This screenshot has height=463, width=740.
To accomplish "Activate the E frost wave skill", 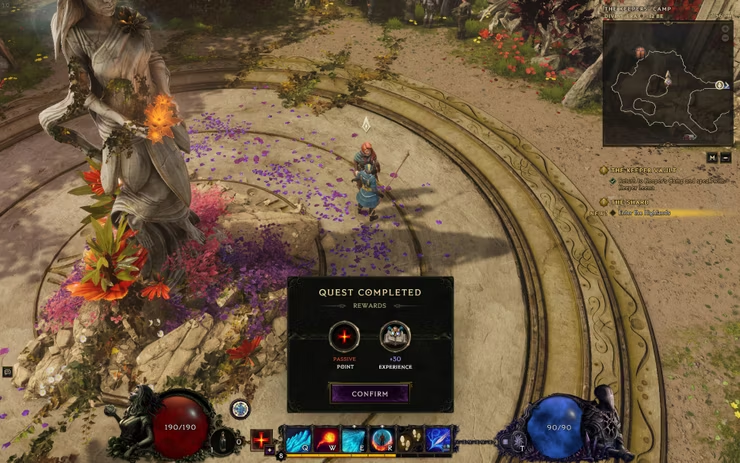I will [x=354, y=440].
